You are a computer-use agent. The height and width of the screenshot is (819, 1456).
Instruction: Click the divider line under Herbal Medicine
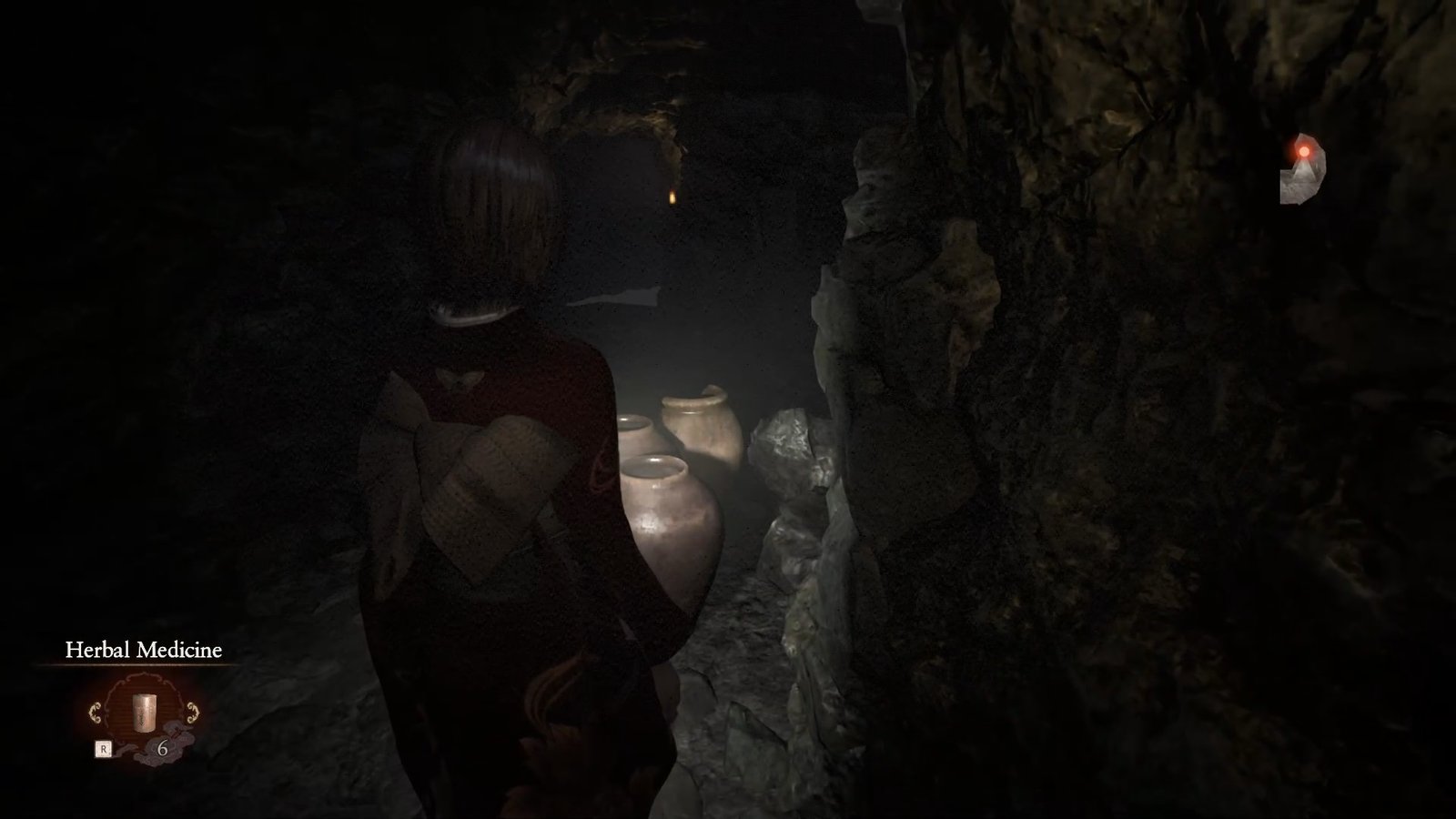pos(146,665)
